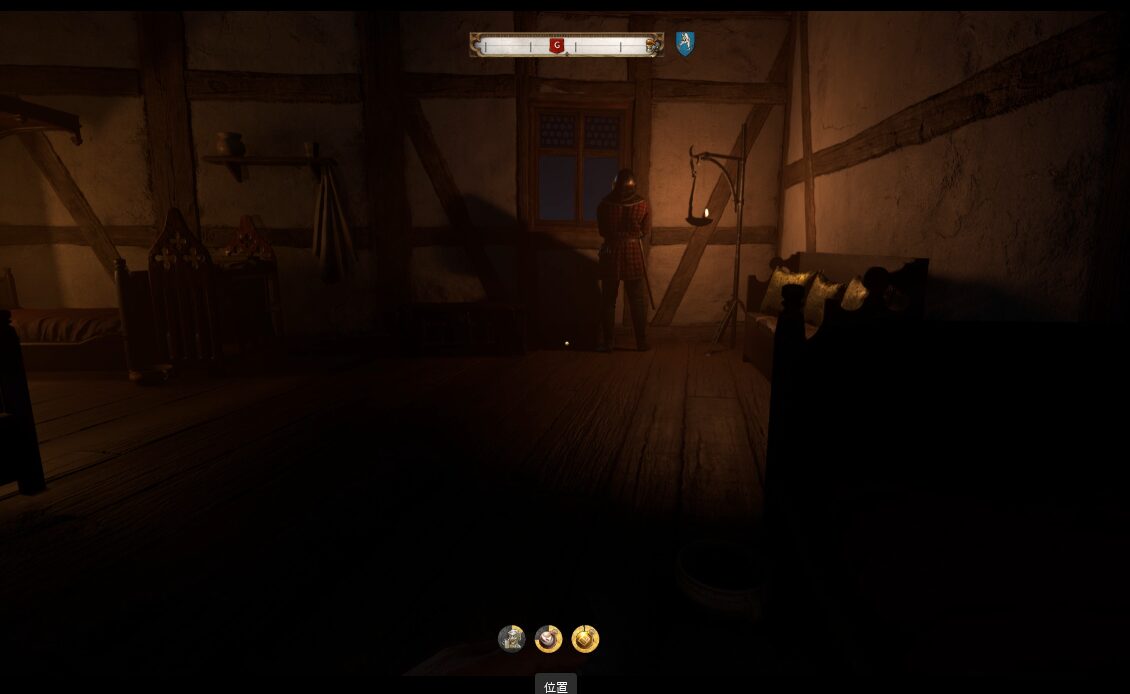The height and width of the screenshot is (694, 1130).
Task: Select the pouch sack status icon
Action: [548, 639]
